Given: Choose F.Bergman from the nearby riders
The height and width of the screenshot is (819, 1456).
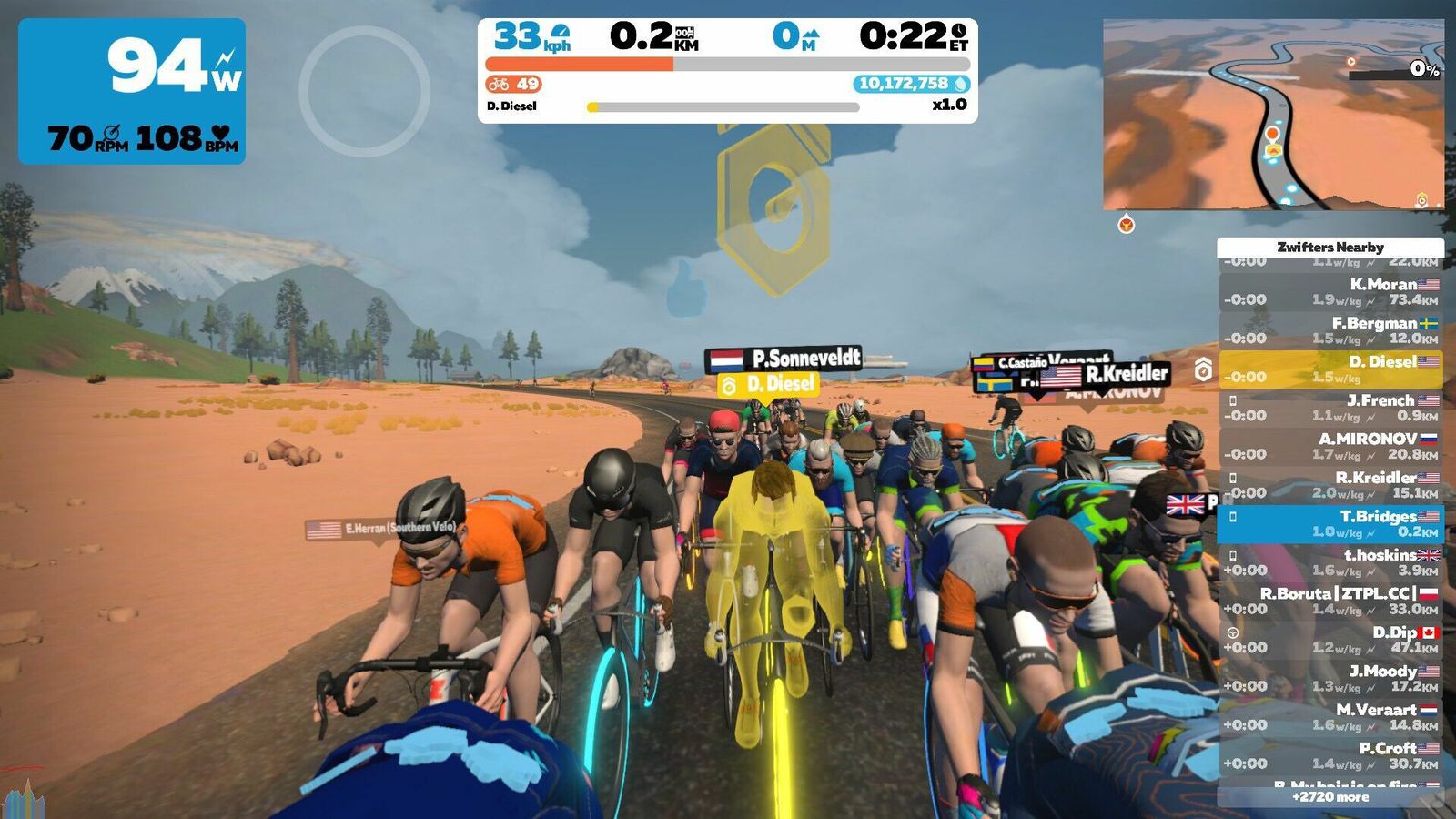Looking at the screenshot, I should pyautogui.click(x=1330, y=330).
